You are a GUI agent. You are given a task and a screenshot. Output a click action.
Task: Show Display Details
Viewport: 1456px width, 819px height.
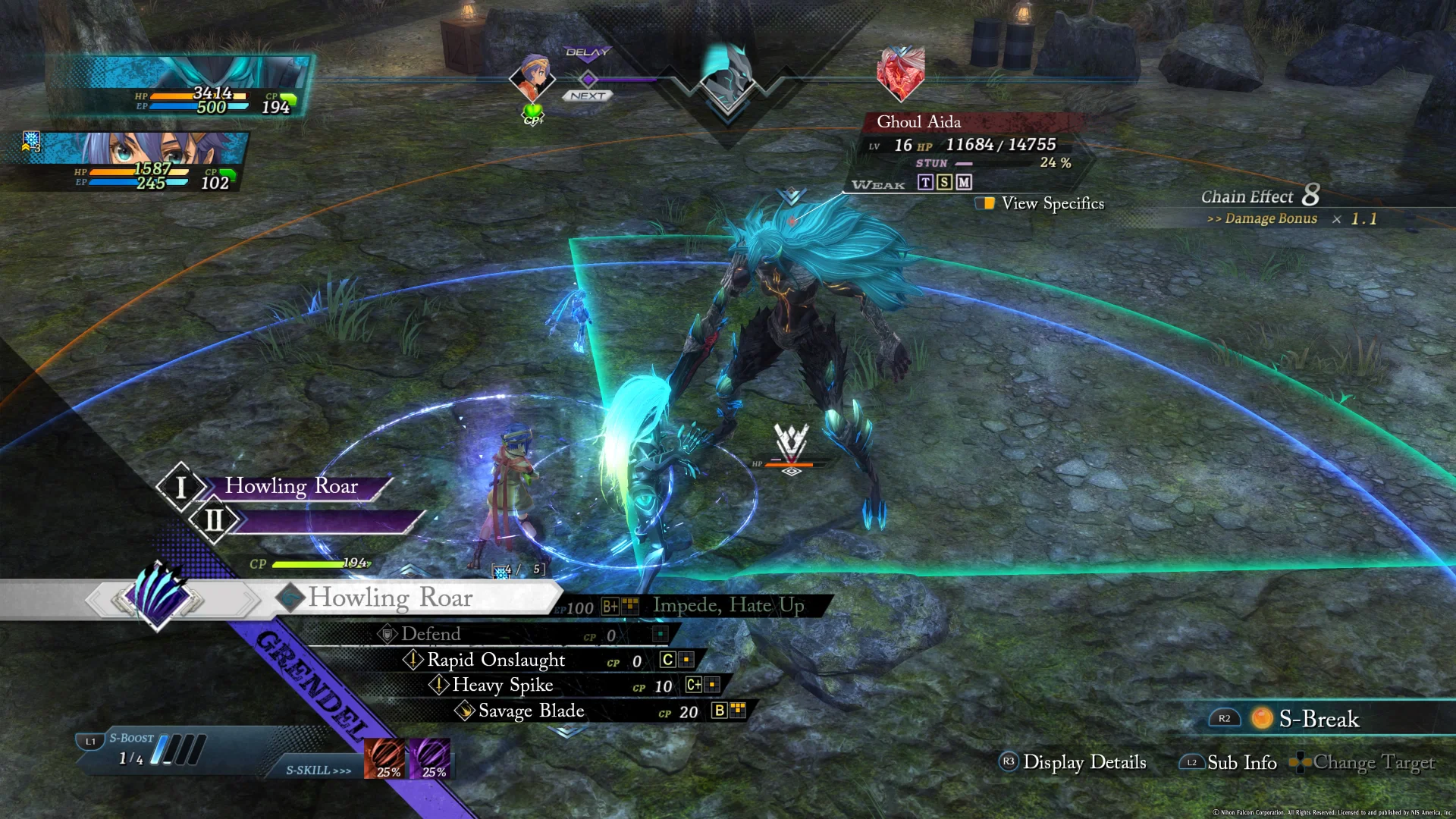[x=1083, y=762]
